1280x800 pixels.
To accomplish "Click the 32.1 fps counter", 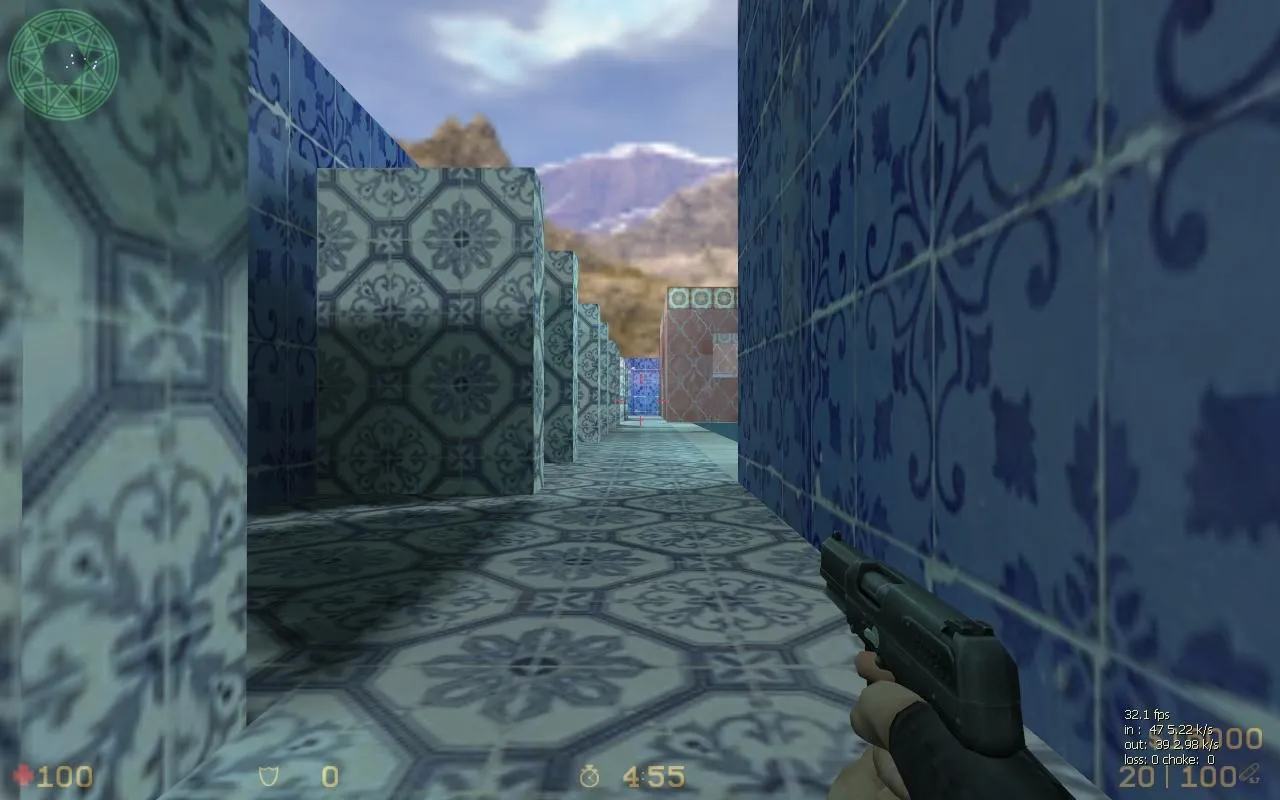I will [1147, 715].
